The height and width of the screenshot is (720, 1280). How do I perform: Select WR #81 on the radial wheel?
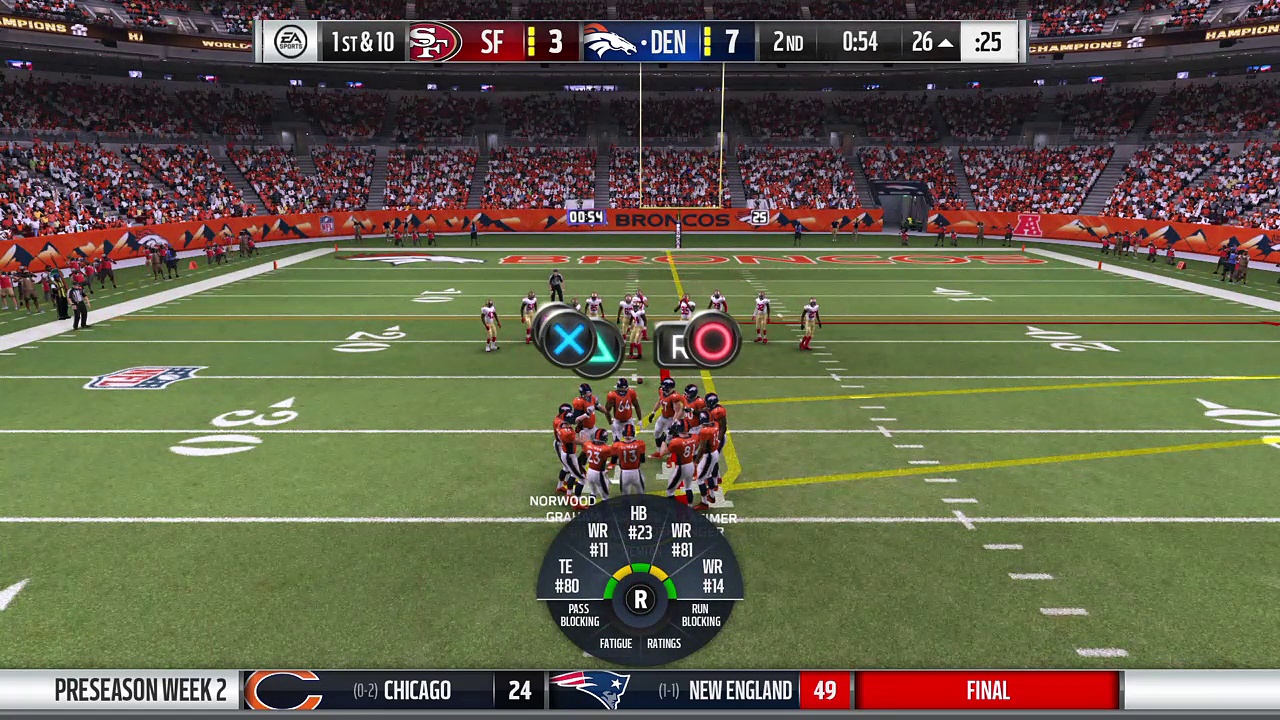tap(682, 540)
